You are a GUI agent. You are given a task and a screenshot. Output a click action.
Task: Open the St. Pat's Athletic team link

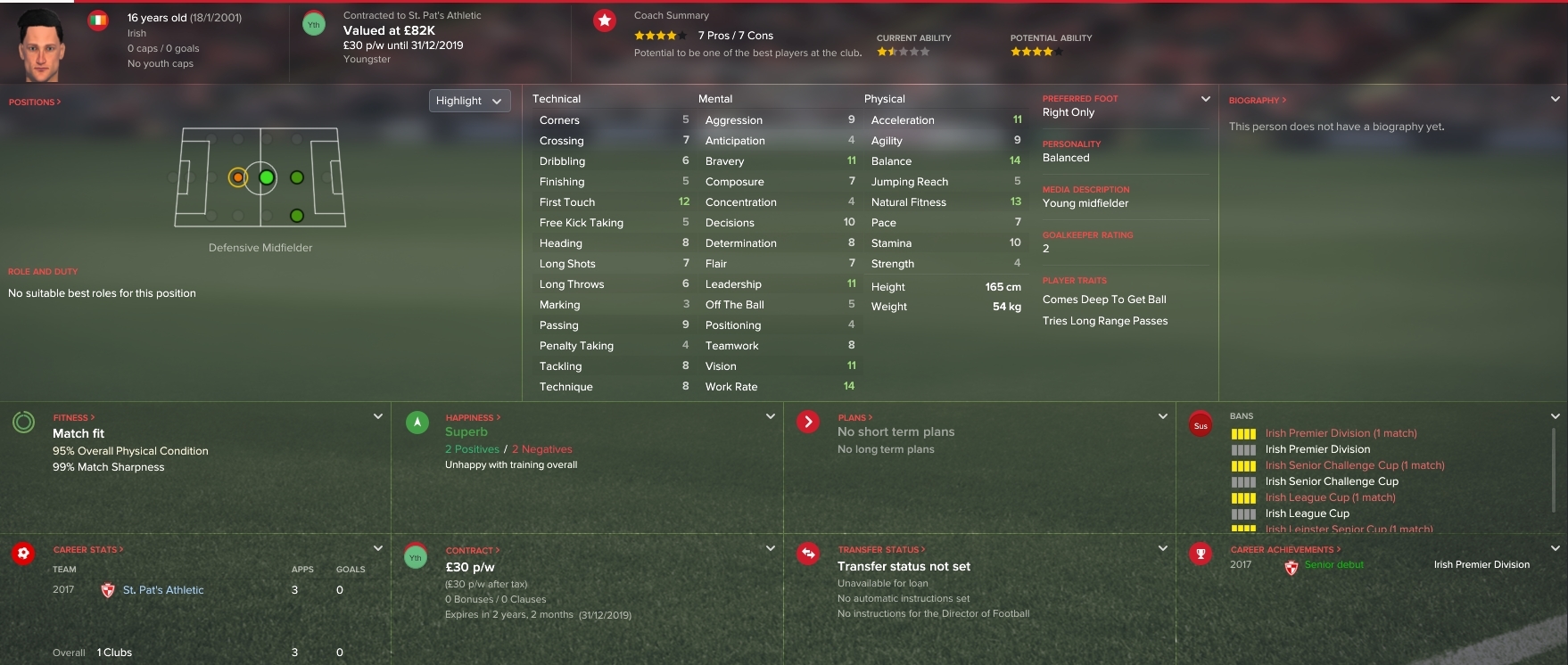[162, 589]
